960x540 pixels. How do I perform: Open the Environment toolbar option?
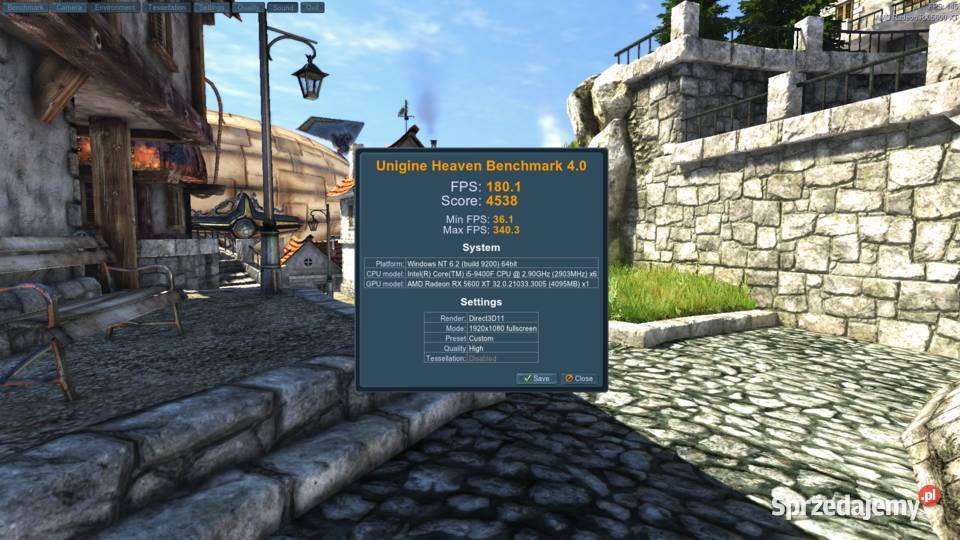point(115,7)
